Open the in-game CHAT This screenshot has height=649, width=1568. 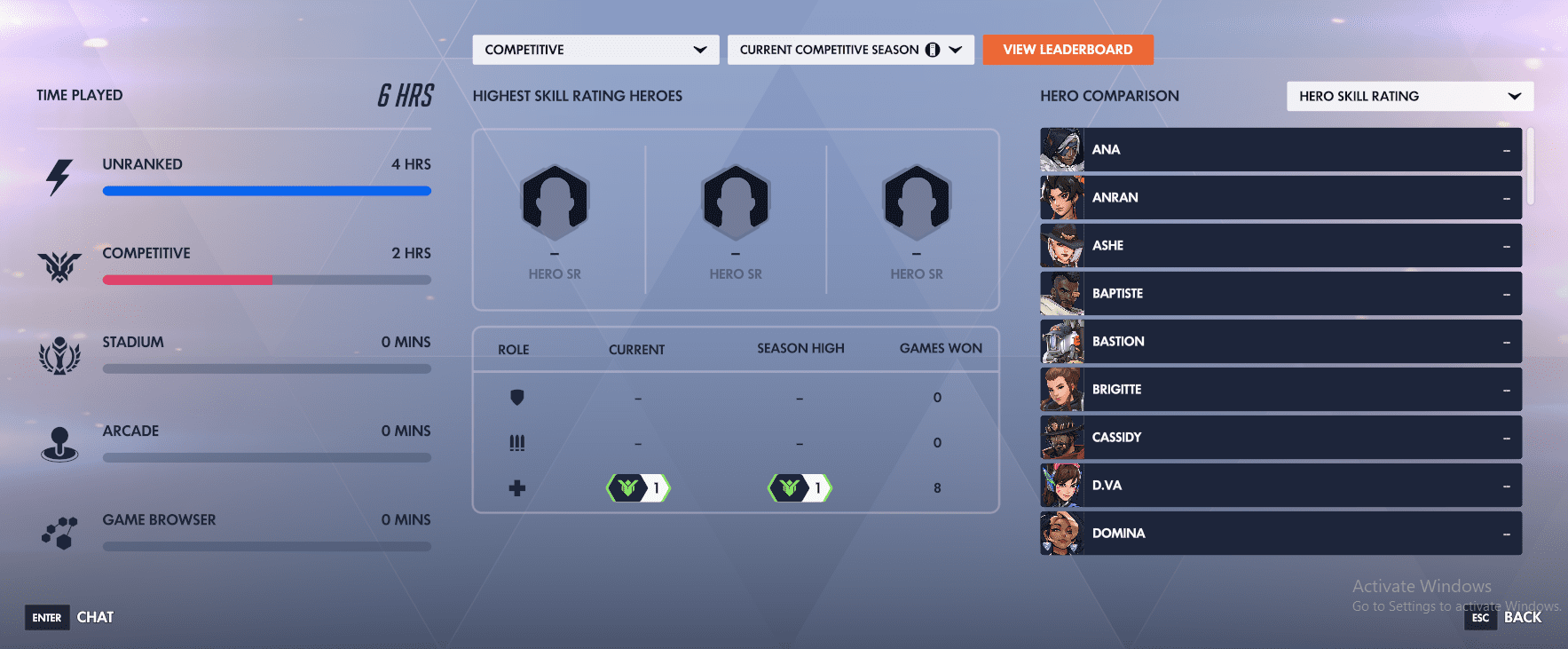click(95, 617)
